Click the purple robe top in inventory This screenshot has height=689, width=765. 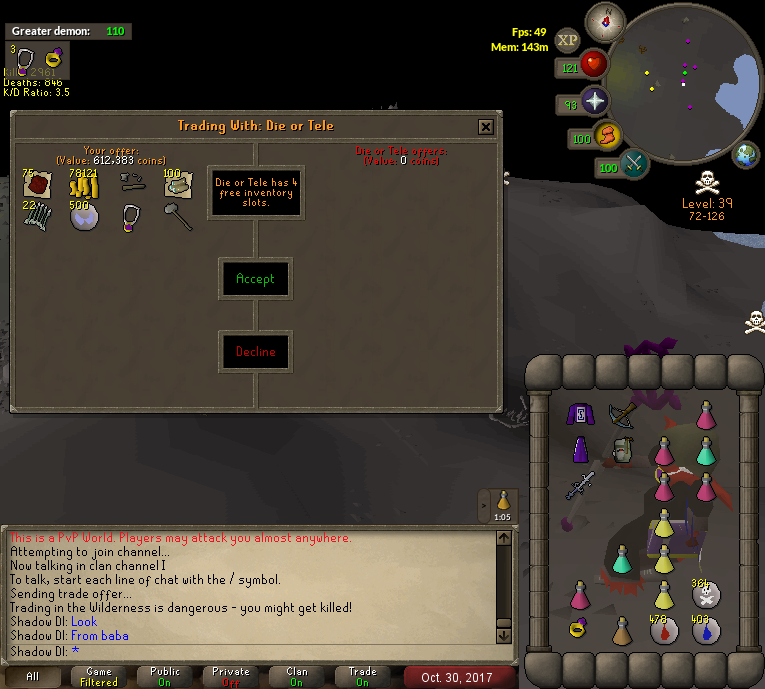point(580,413)
